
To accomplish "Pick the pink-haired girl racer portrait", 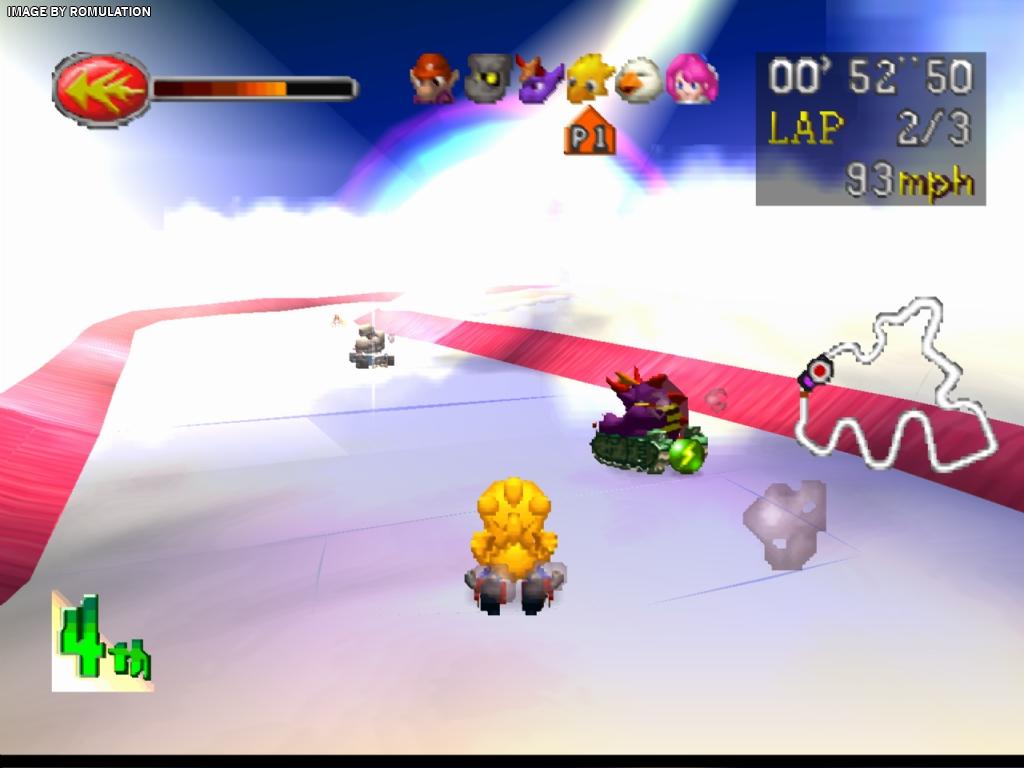I will click(x=691, y=79).
